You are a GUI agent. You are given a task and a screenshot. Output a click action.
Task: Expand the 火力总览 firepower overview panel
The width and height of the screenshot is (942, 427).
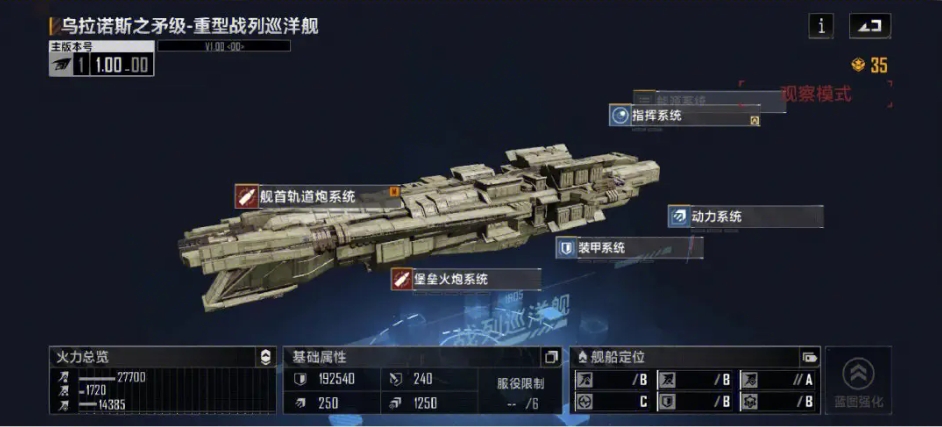point(265,357)
